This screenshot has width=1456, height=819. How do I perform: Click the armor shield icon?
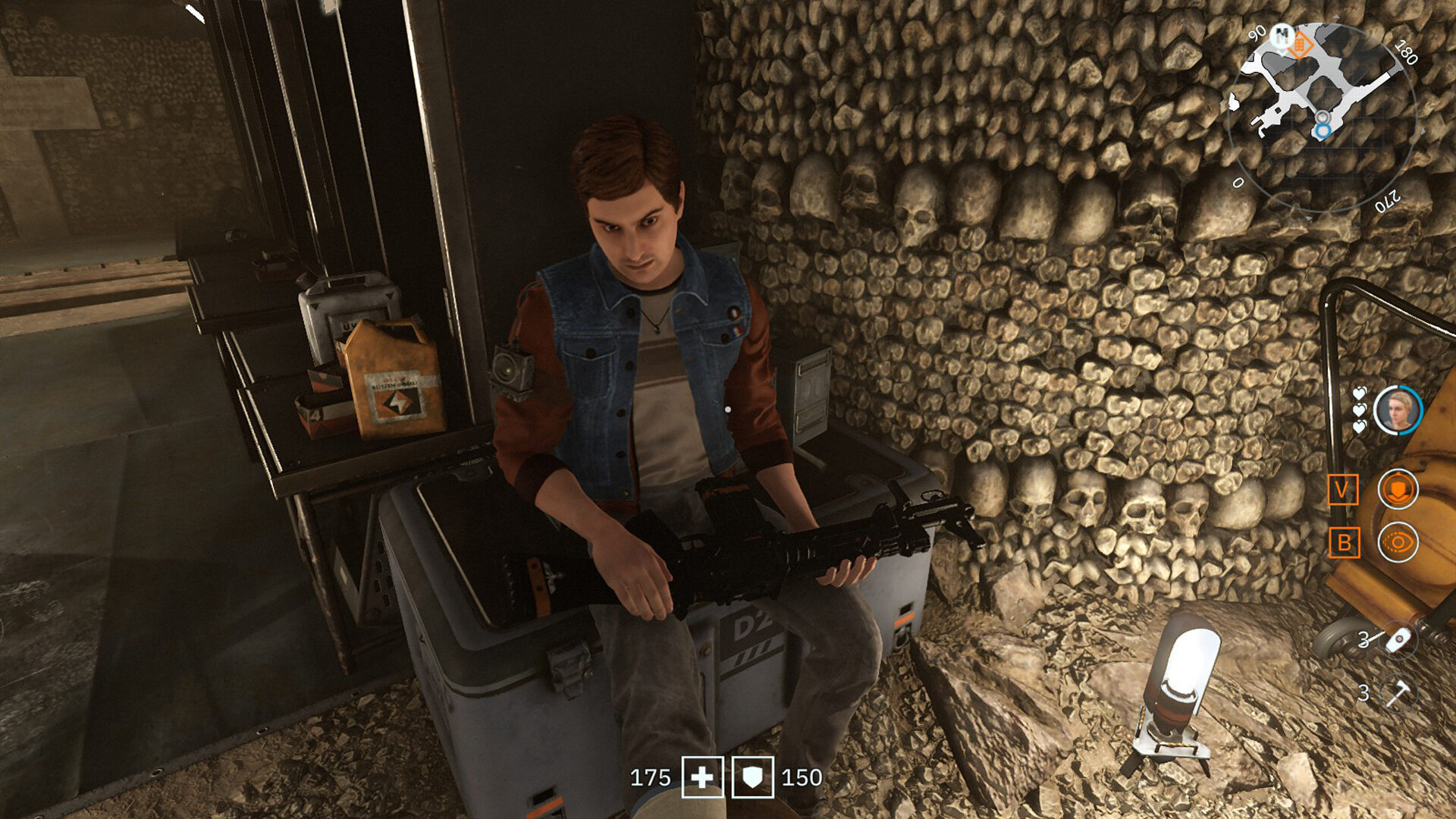point(752,777)
